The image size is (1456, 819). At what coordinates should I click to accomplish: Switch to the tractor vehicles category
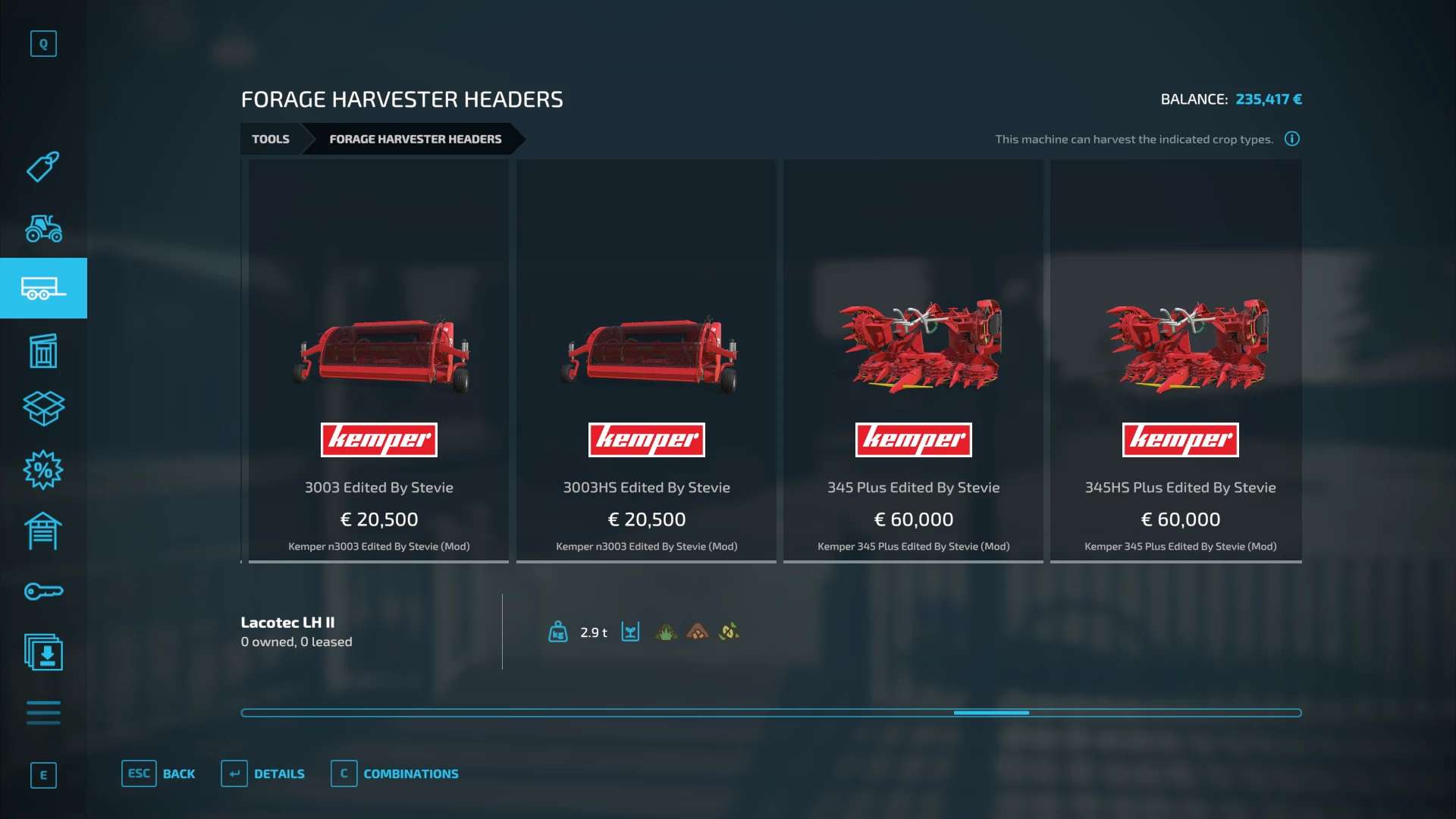[43, 227]
